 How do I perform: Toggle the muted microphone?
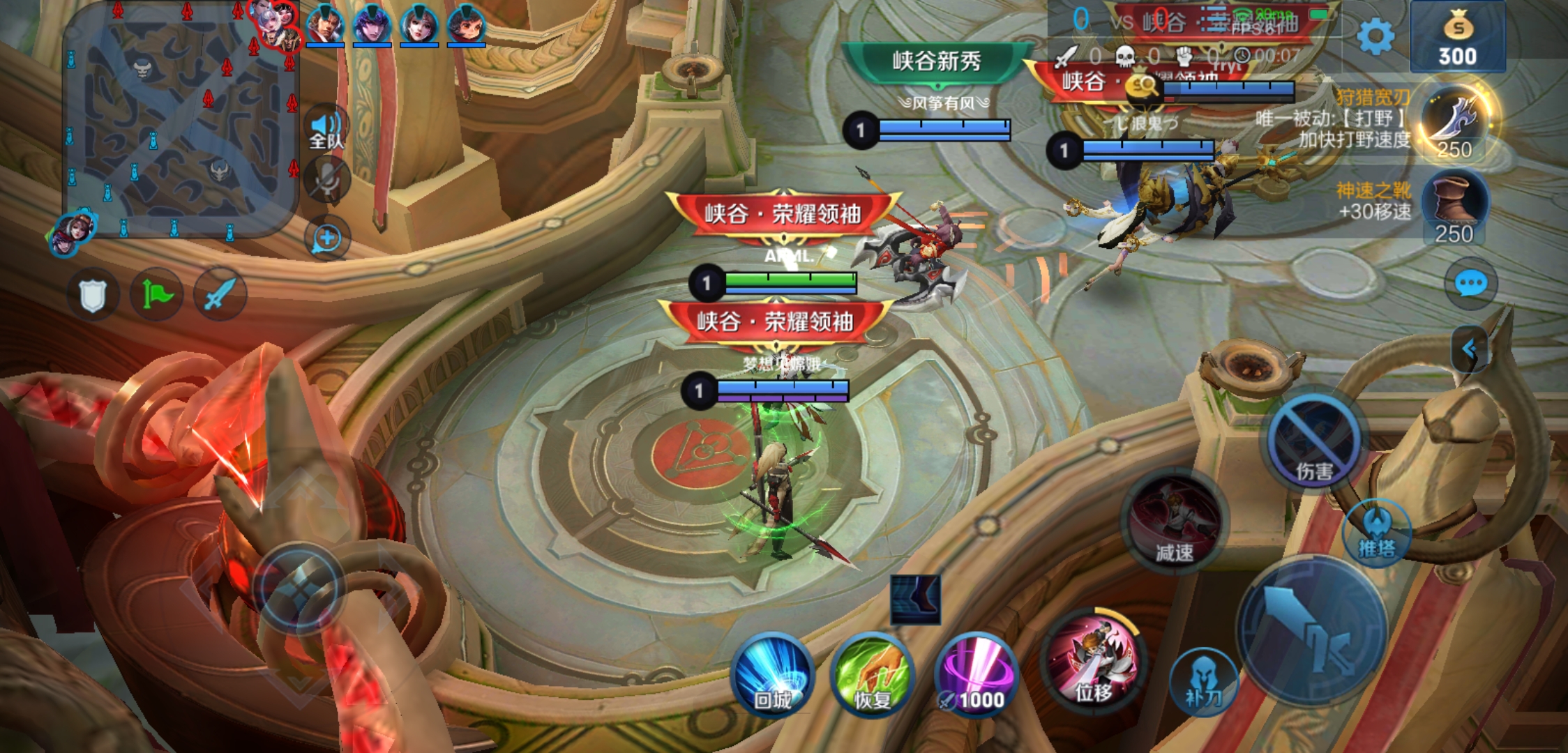coord(326,180)
